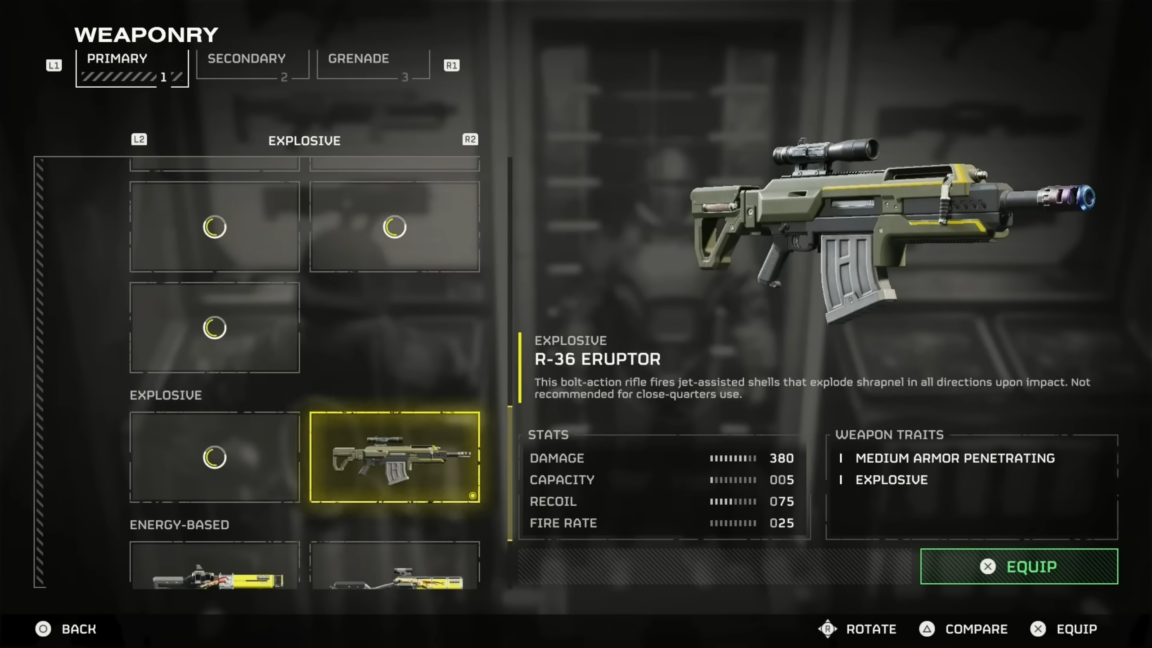Choose the loading tile beside the Eruptor
This screenshot has height=648, width=1152.
pos(214,457)
